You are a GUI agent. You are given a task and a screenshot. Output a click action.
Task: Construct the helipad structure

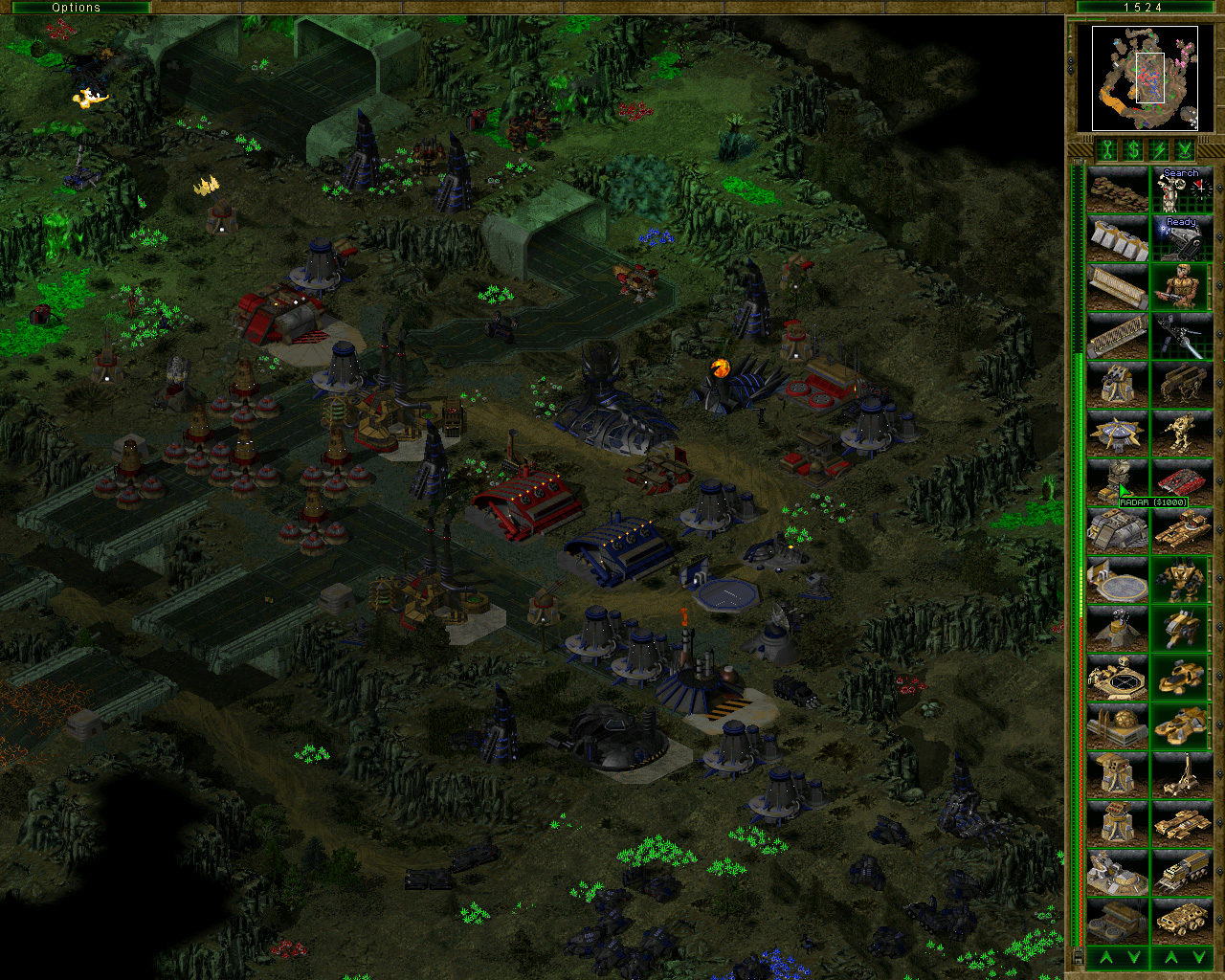point(1117,579)
